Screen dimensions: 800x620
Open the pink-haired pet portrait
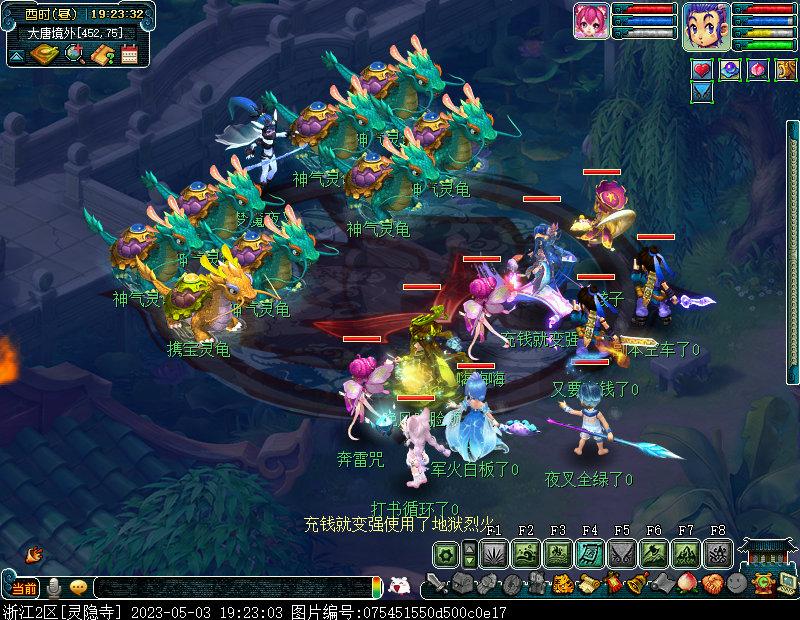(592, 21)
